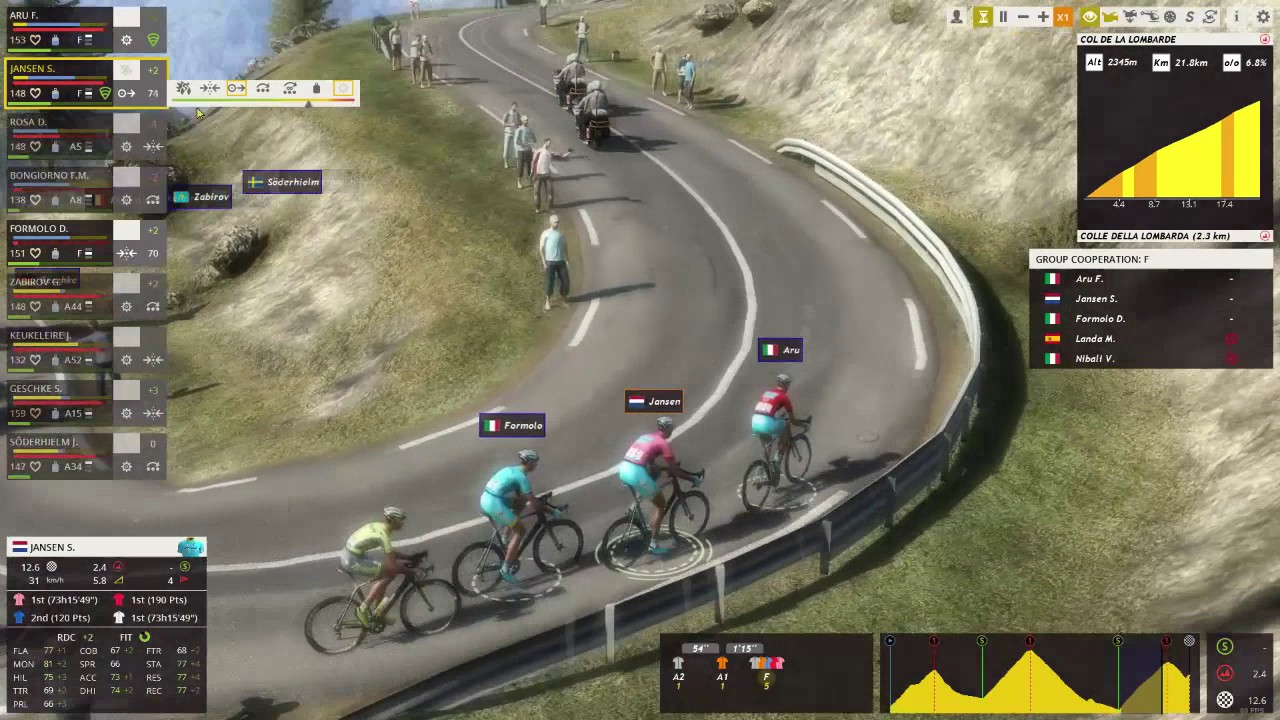Image resolution: width=1280 pixels, height=720 pixels.
Task: Activate the relay order icon
Action: point(263,89)
